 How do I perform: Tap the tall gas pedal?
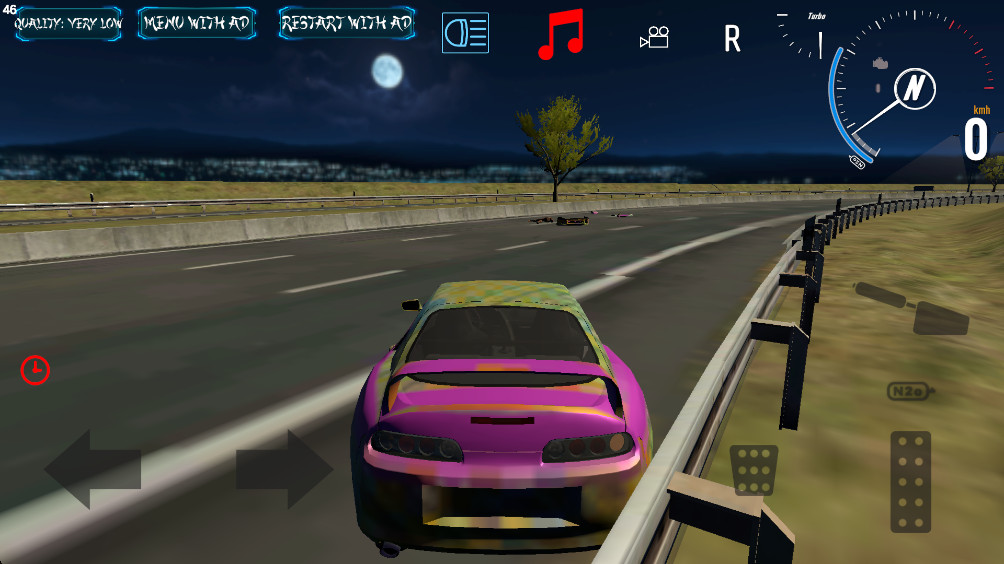(x=910, y=482)
